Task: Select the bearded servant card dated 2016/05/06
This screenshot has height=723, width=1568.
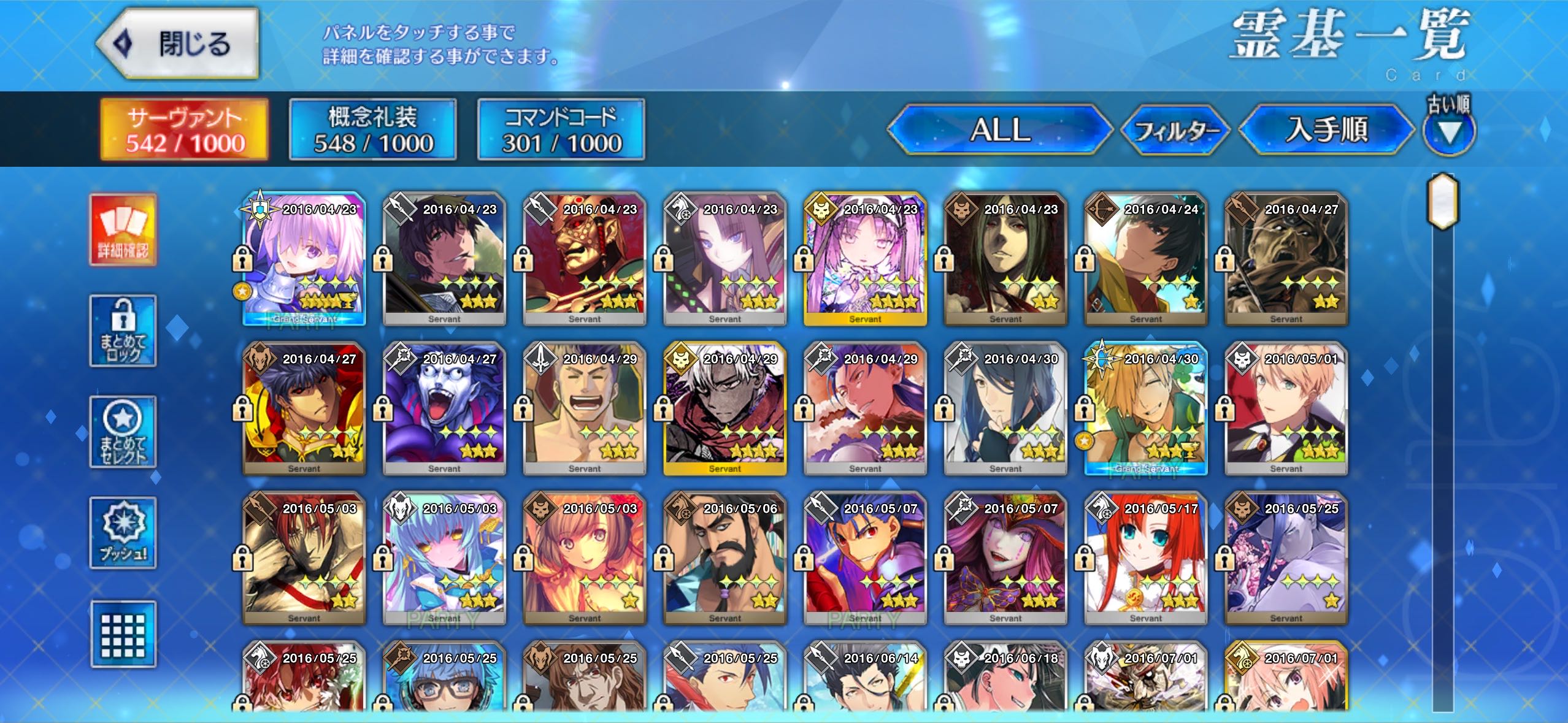Action: tap(725, 558)
